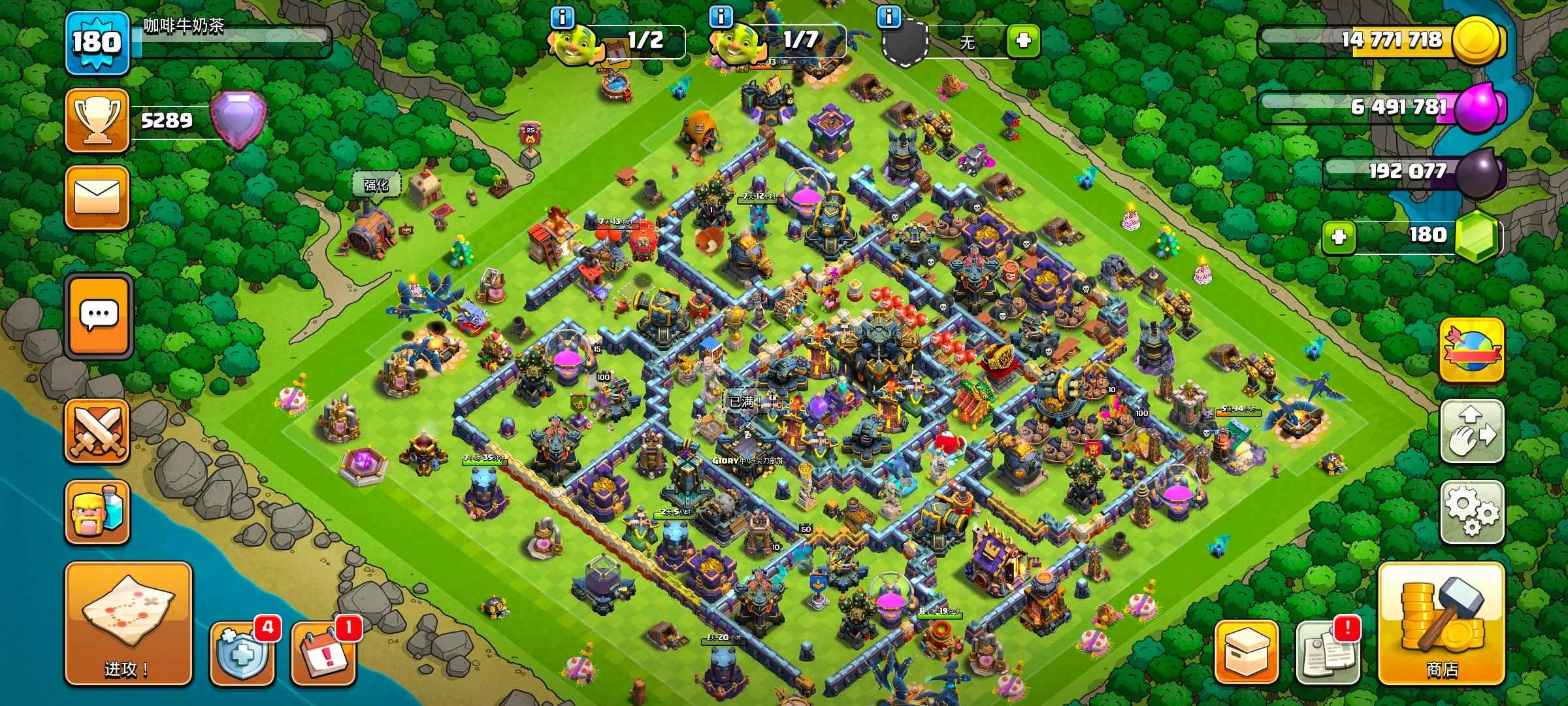Open the globe with ribbon button
The height and width of the screenshot is (706, 1568).
pyautogui.click(x=1472, y=351)
